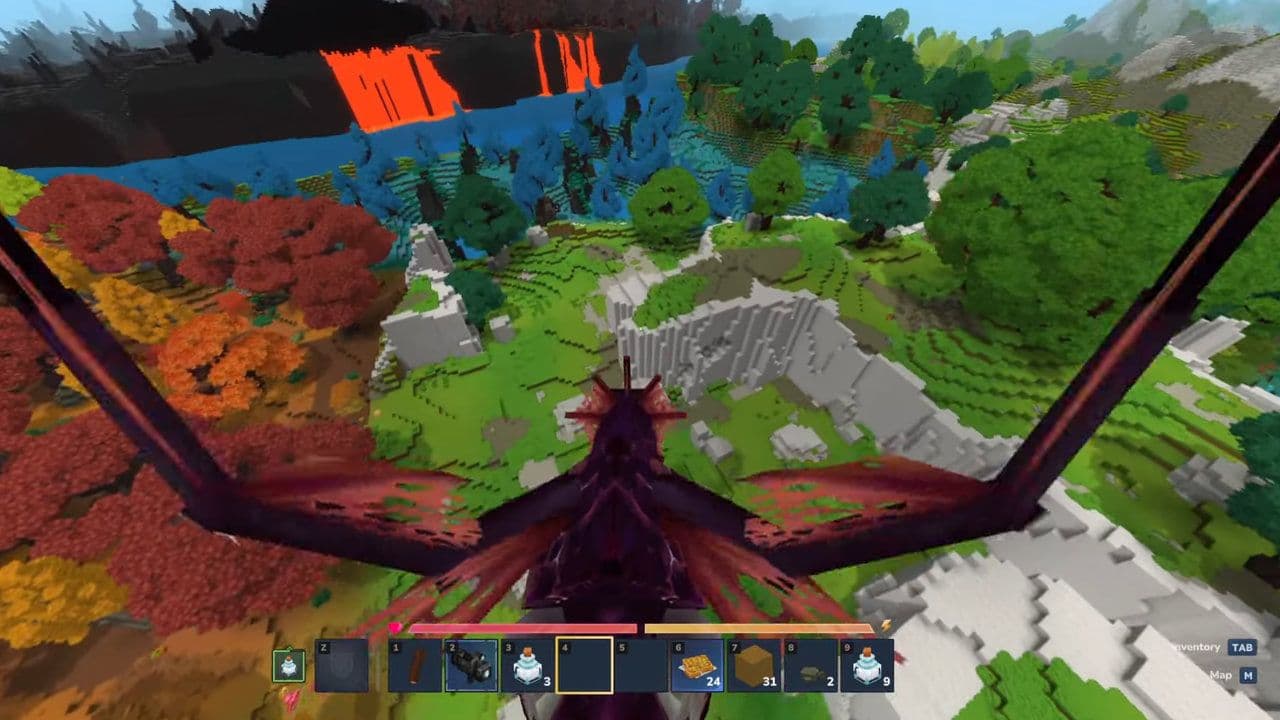Click the pink health bar

coord(522,625)
